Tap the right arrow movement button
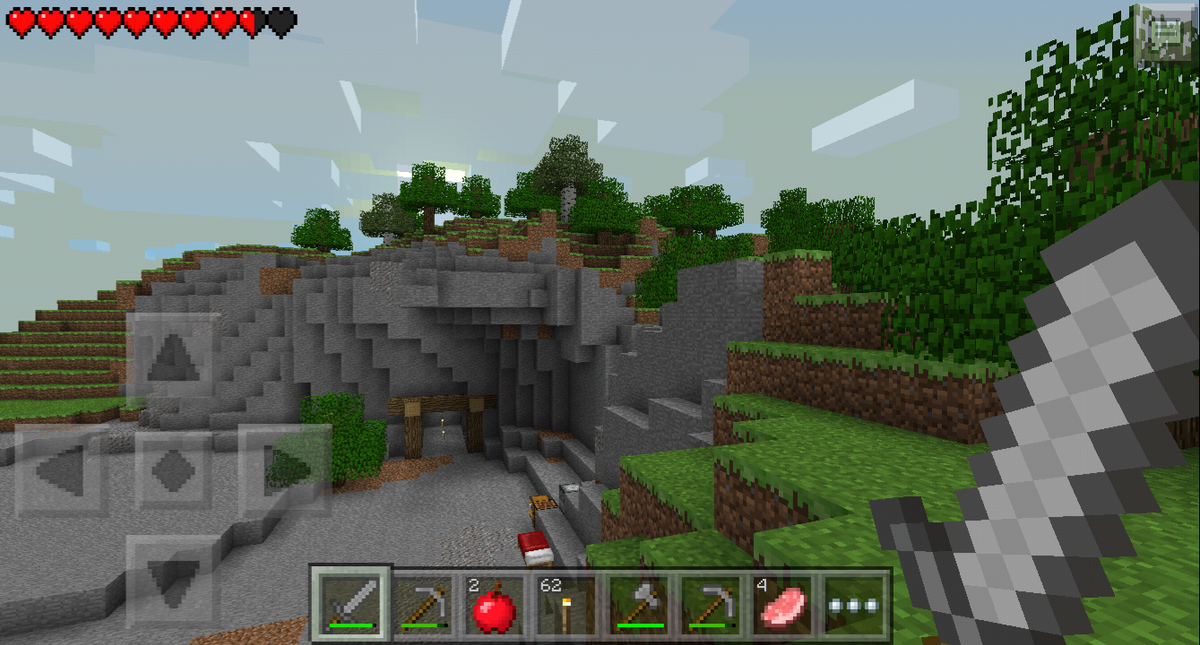Viewport: 1200px width, 645px height. coord(285,468)
